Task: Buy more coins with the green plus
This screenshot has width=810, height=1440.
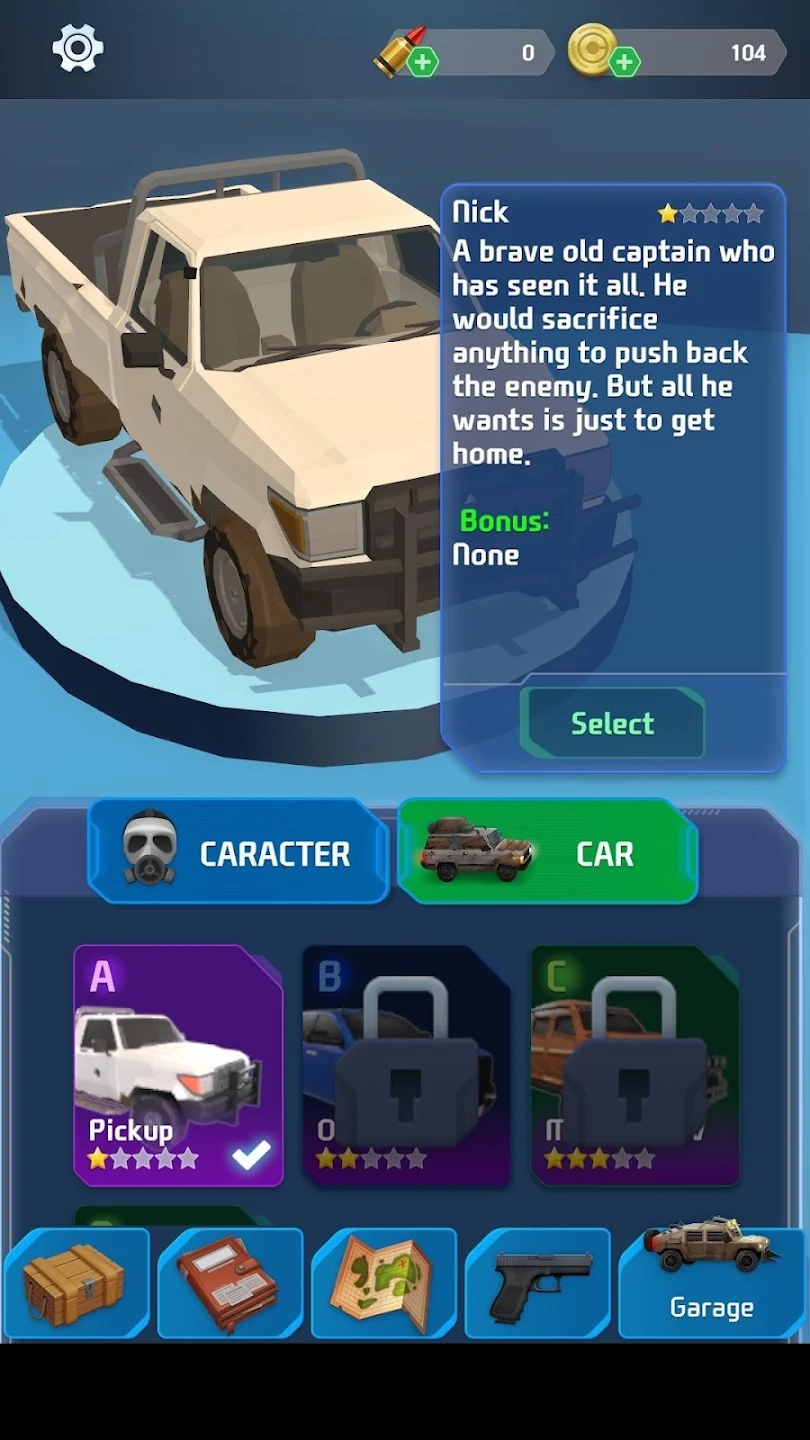Action: [x=624, y=62]
